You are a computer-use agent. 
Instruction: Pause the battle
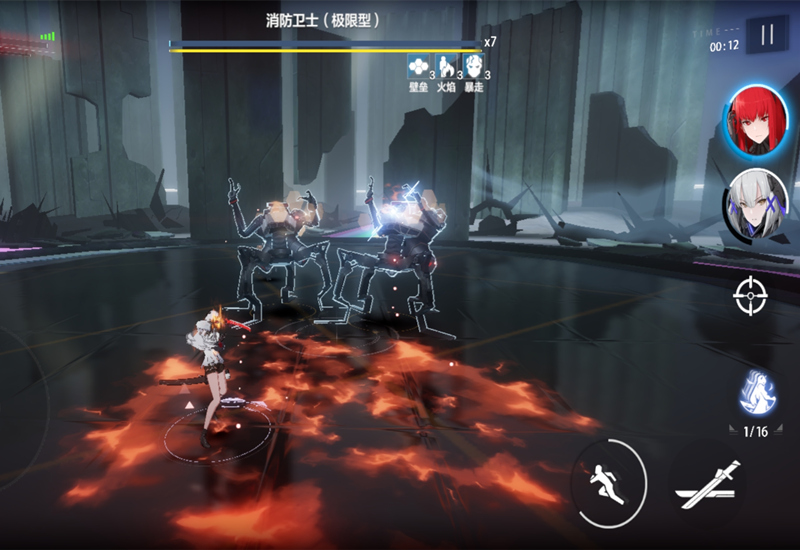point(767,37)
